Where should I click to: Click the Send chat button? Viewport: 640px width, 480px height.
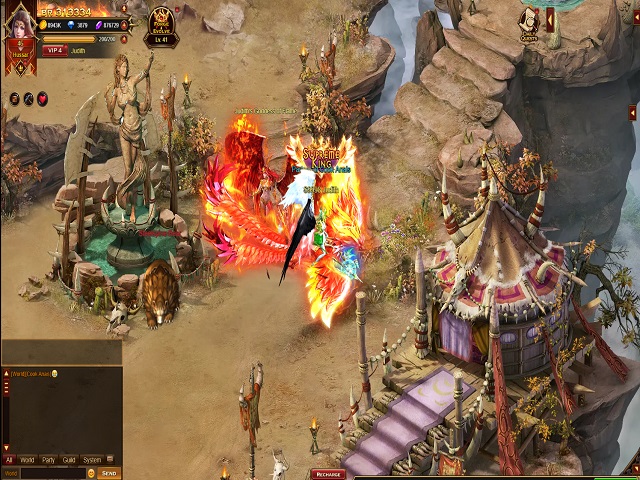click(x=109, y=473)
